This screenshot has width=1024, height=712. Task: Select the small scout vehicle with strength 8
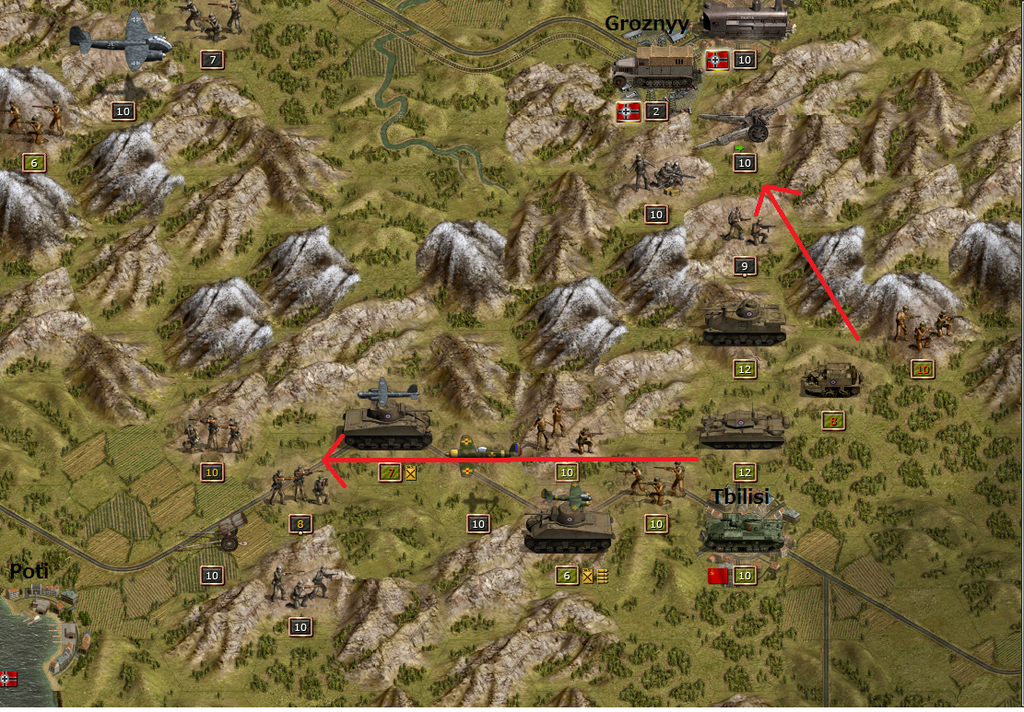[x=831, y=380]
